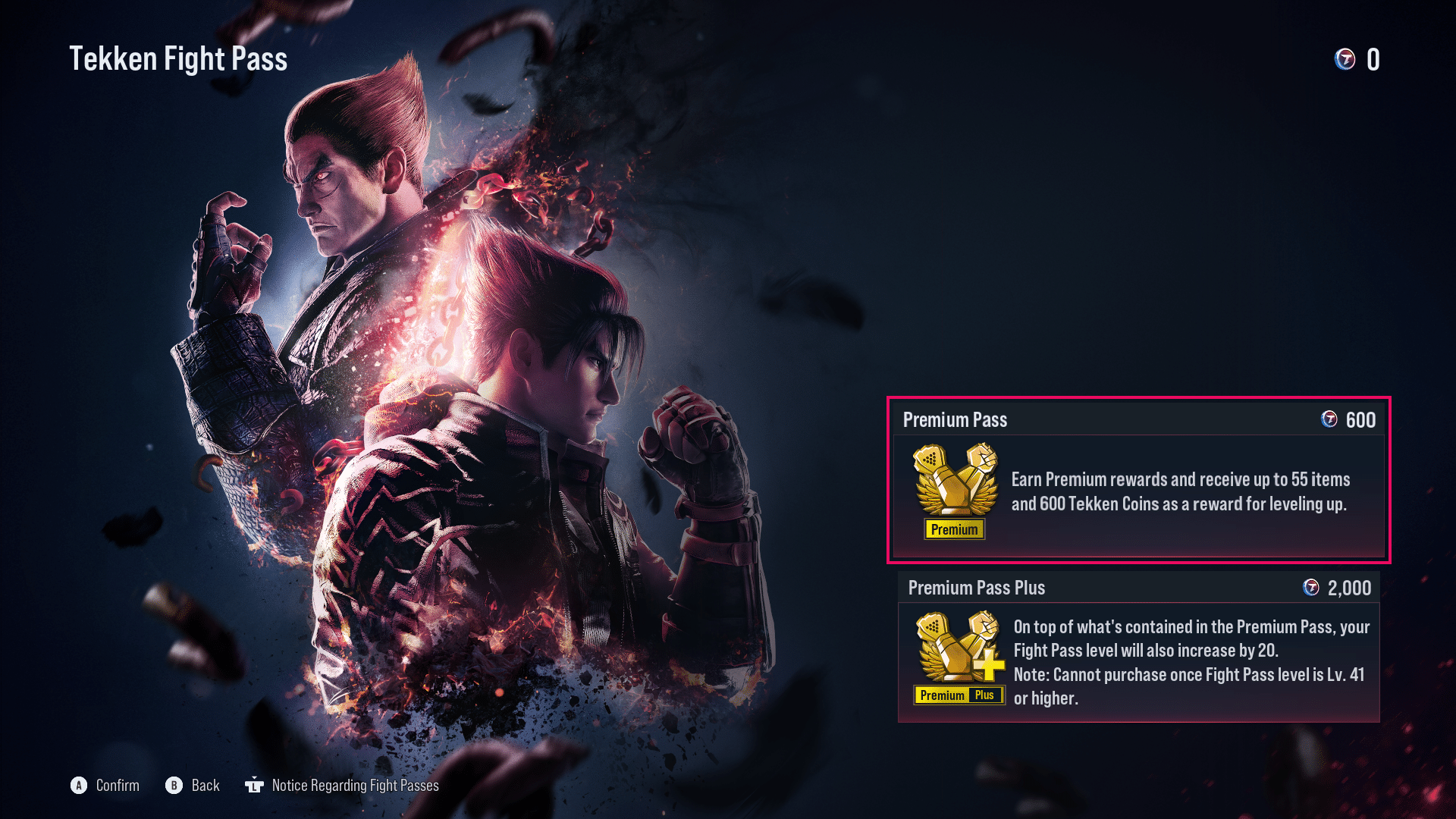1456x819 pixels.
Task: Click the Premium Plus badge label
Action: point(958,695)
